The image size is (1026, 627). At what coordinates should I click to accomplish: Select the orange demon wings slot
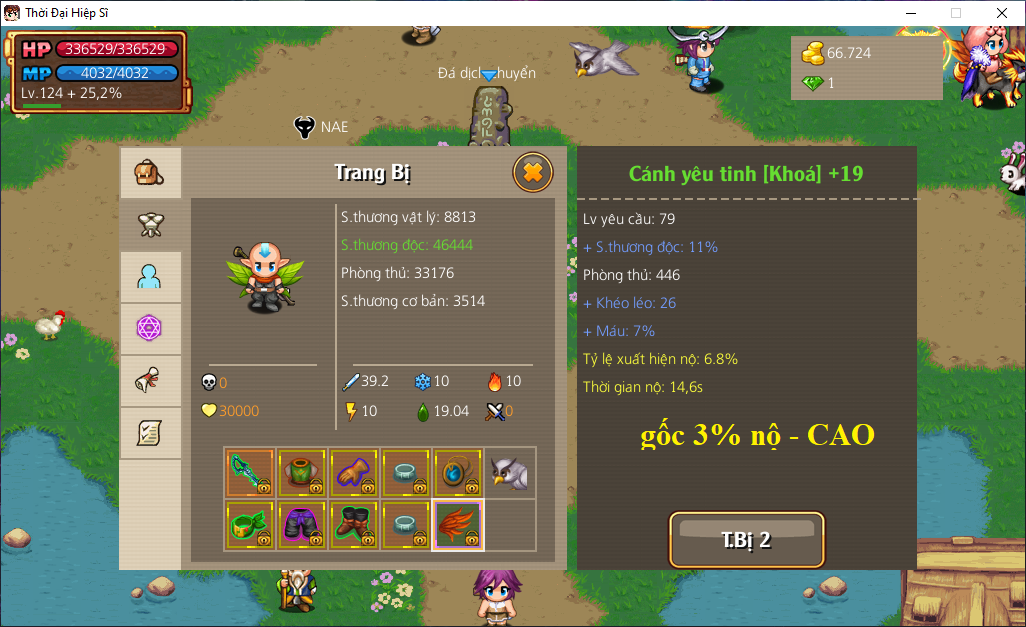458,525
